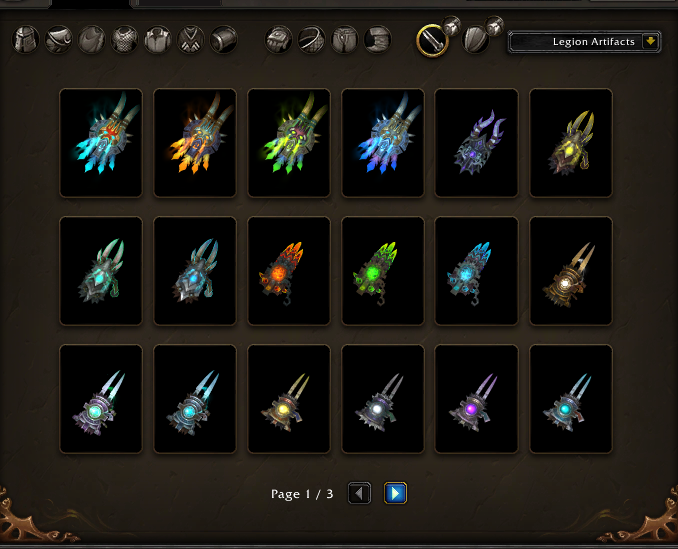
Task: Go to the previous appearance page
Action: click(x=360, y=493)
